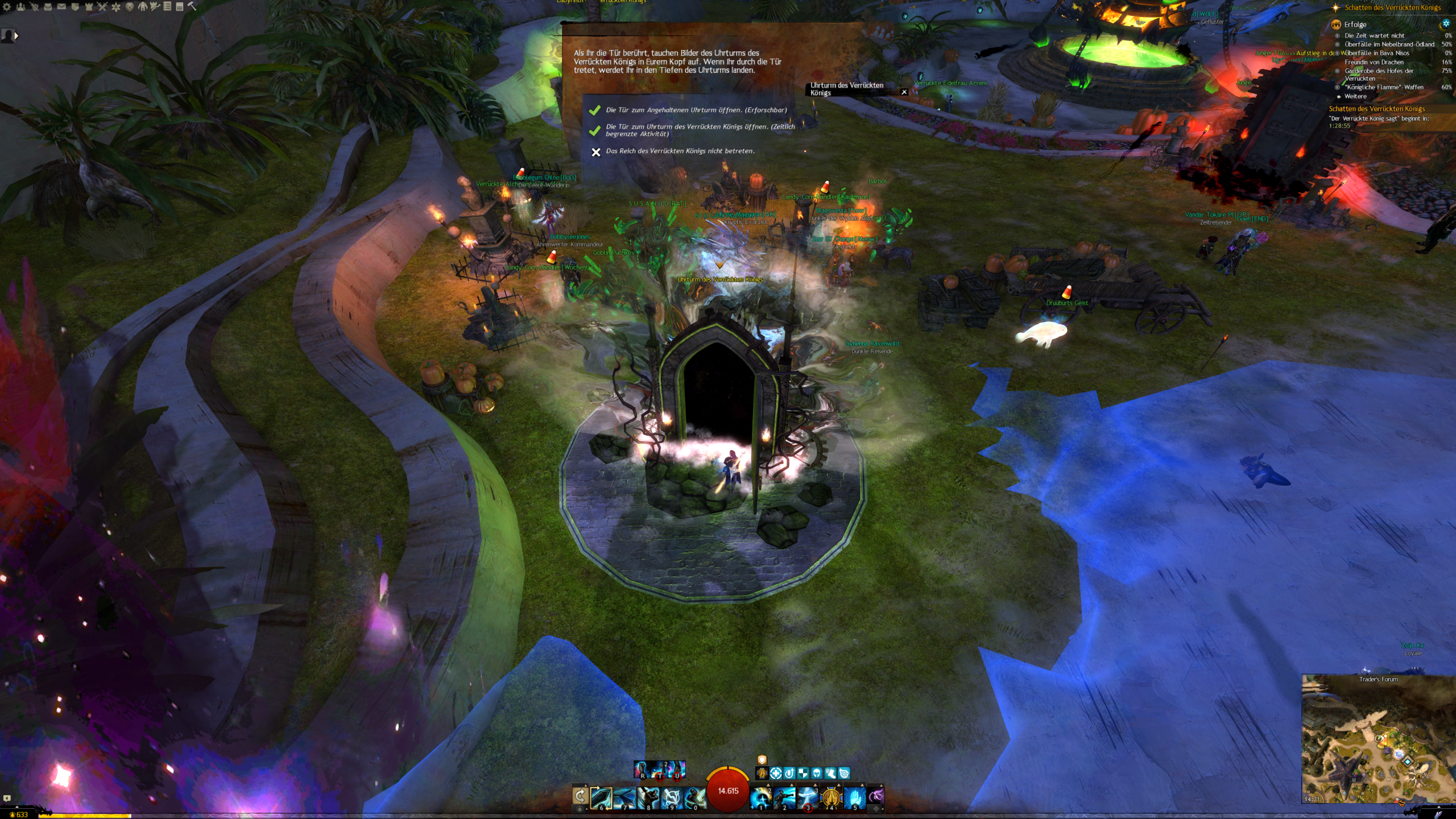Select 'Überfälle im Nebelbrand-Ödland' achievement
This screenshot has height=819, width=1456.
point(1389,44)
